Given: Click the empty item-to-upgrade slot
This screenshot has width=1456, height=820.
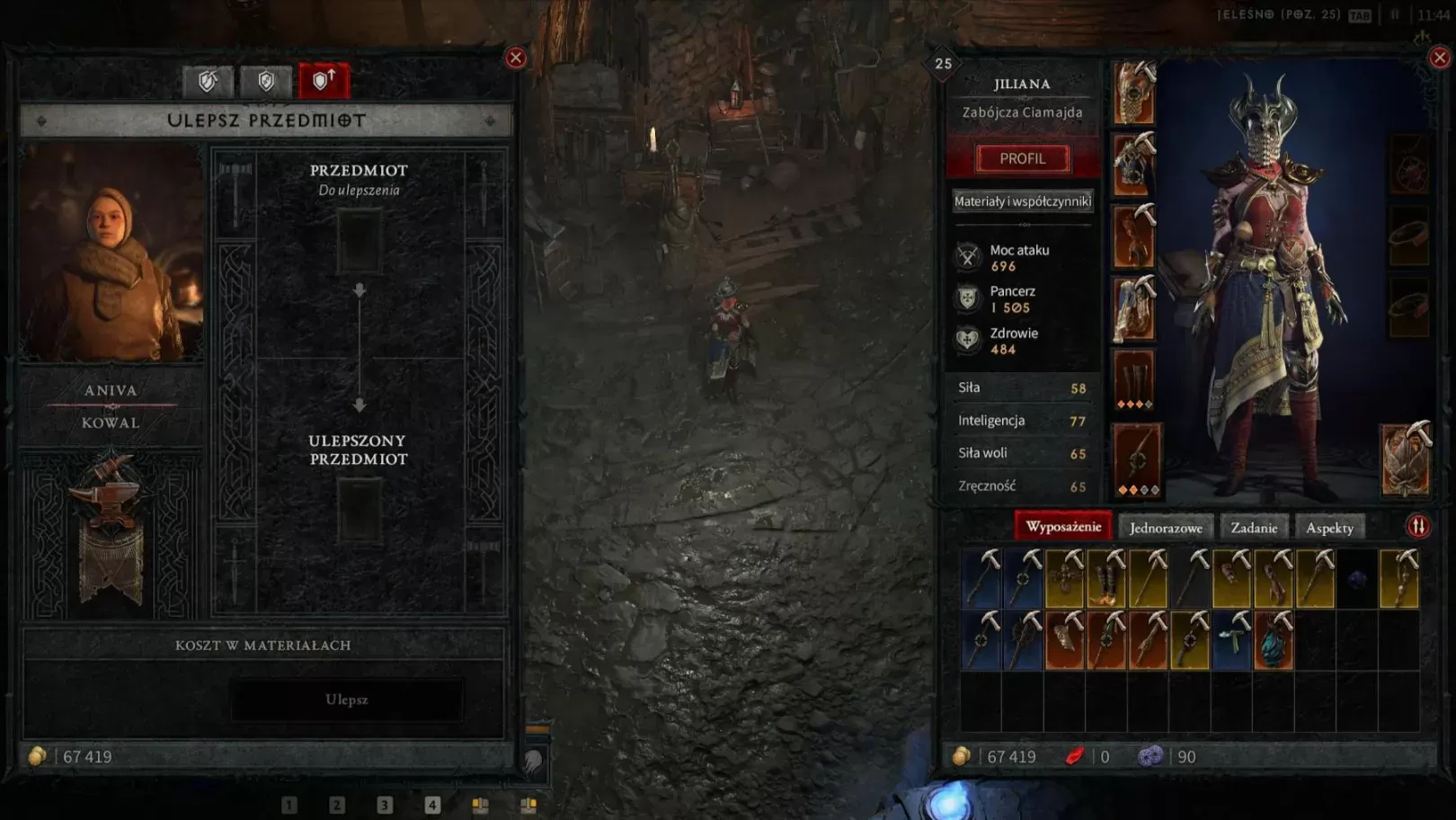Looking at the screenshot, I should [x=359, y=241].
